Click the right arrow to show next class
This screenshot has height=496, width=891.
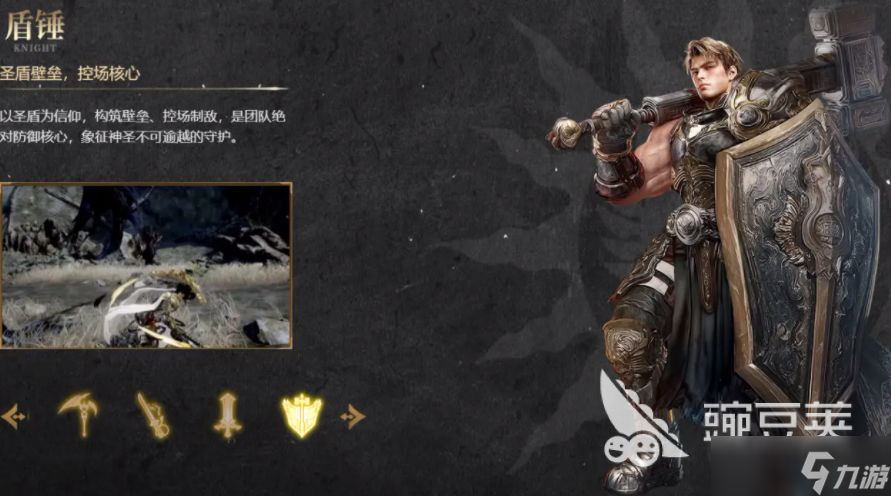tap(353, 416)
